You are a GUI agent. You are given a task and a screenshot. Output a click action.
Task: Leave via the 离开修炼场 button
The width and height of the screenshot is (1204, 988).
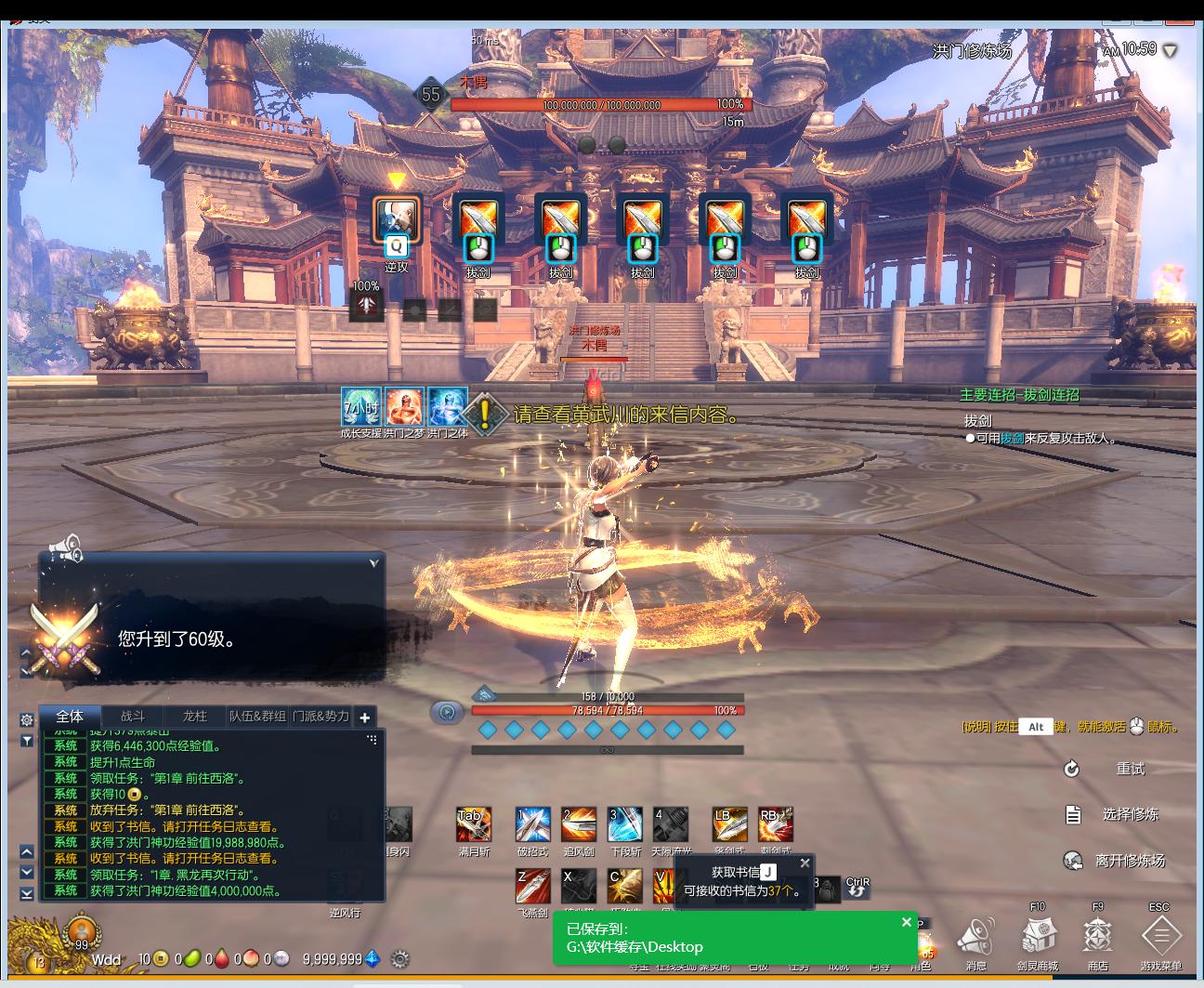tap(1129, 861)
